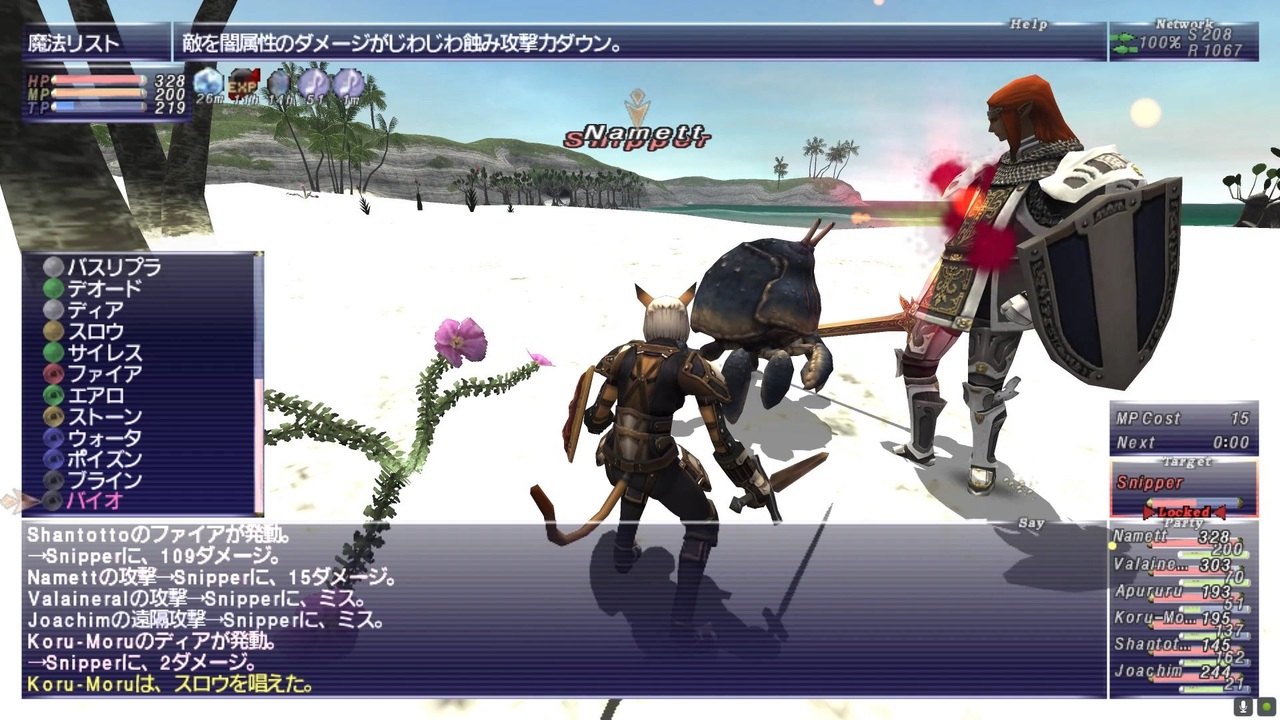Select the Say chat label

point(1029,522)
